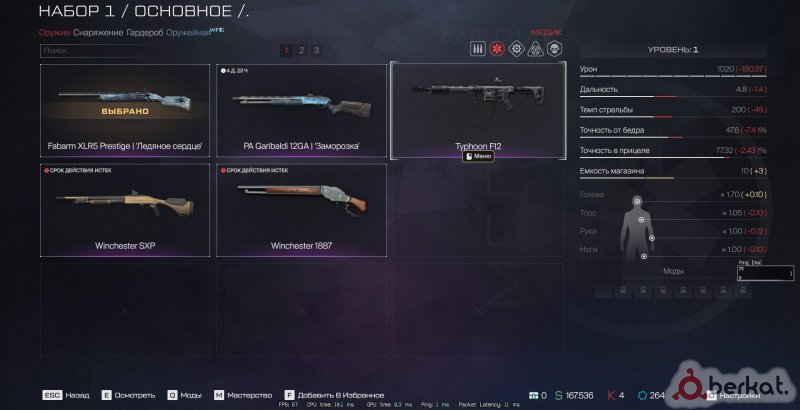
Task: Select the Fabarm XLR5 Prestige shotgun card
Action: (x=125, y=110)
